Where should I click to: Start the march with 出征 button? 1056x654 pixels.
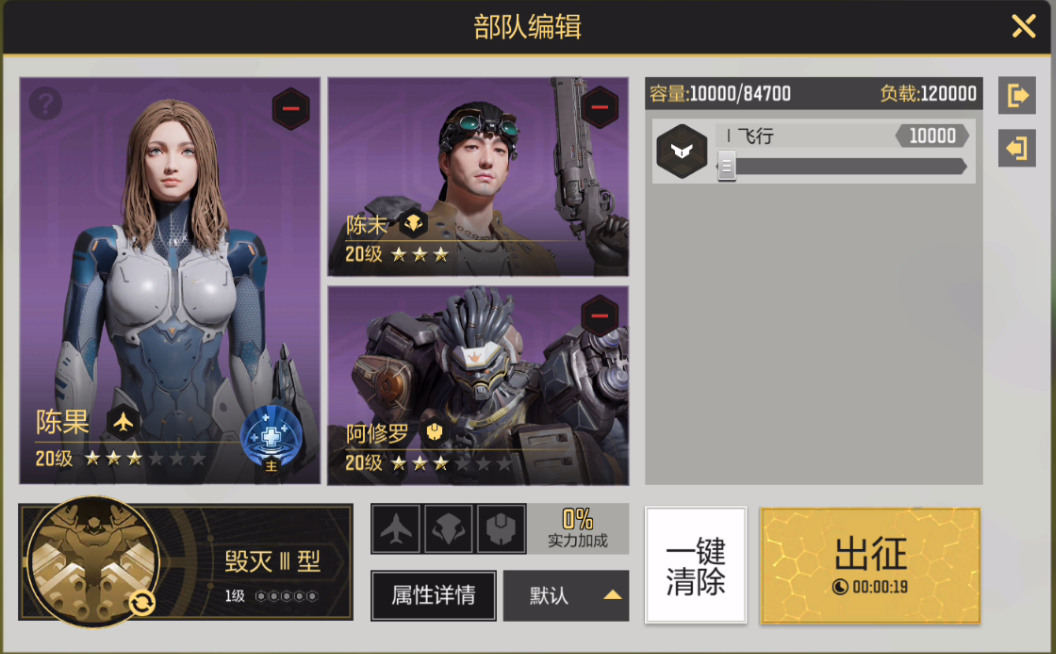click(x=870, y=565)
